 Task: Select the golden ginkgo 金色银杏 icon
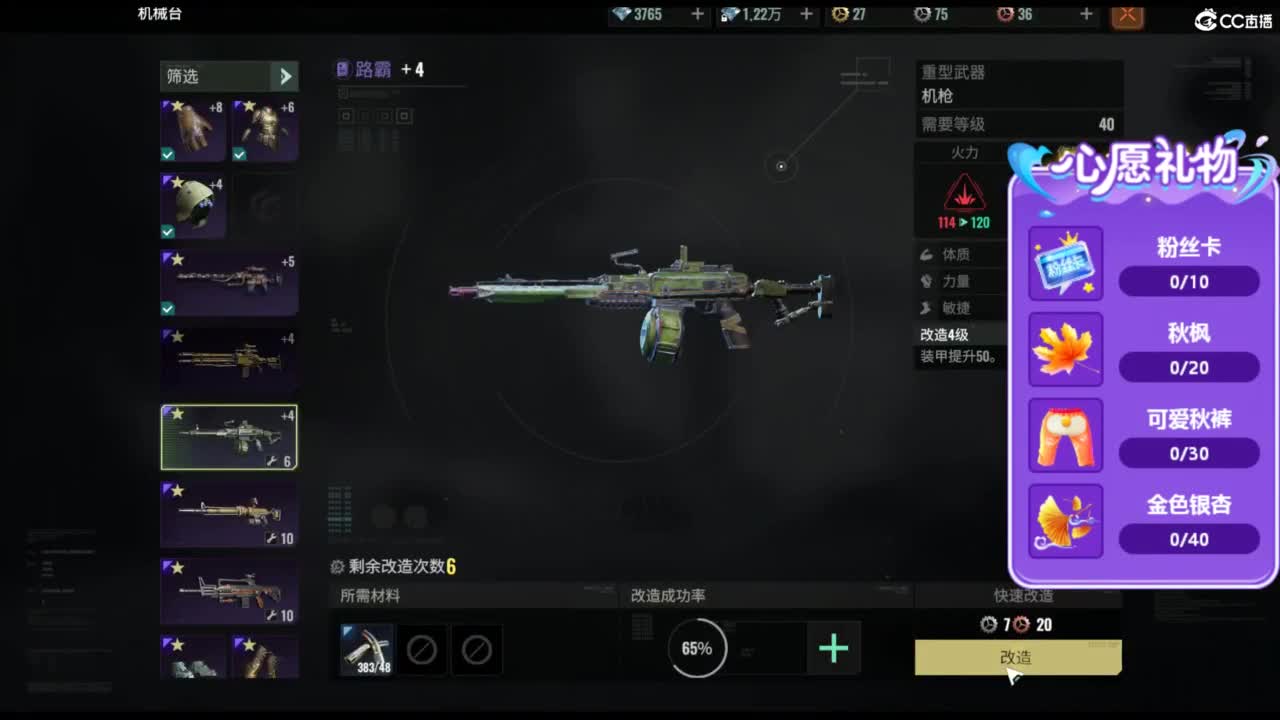[1065, 520]
